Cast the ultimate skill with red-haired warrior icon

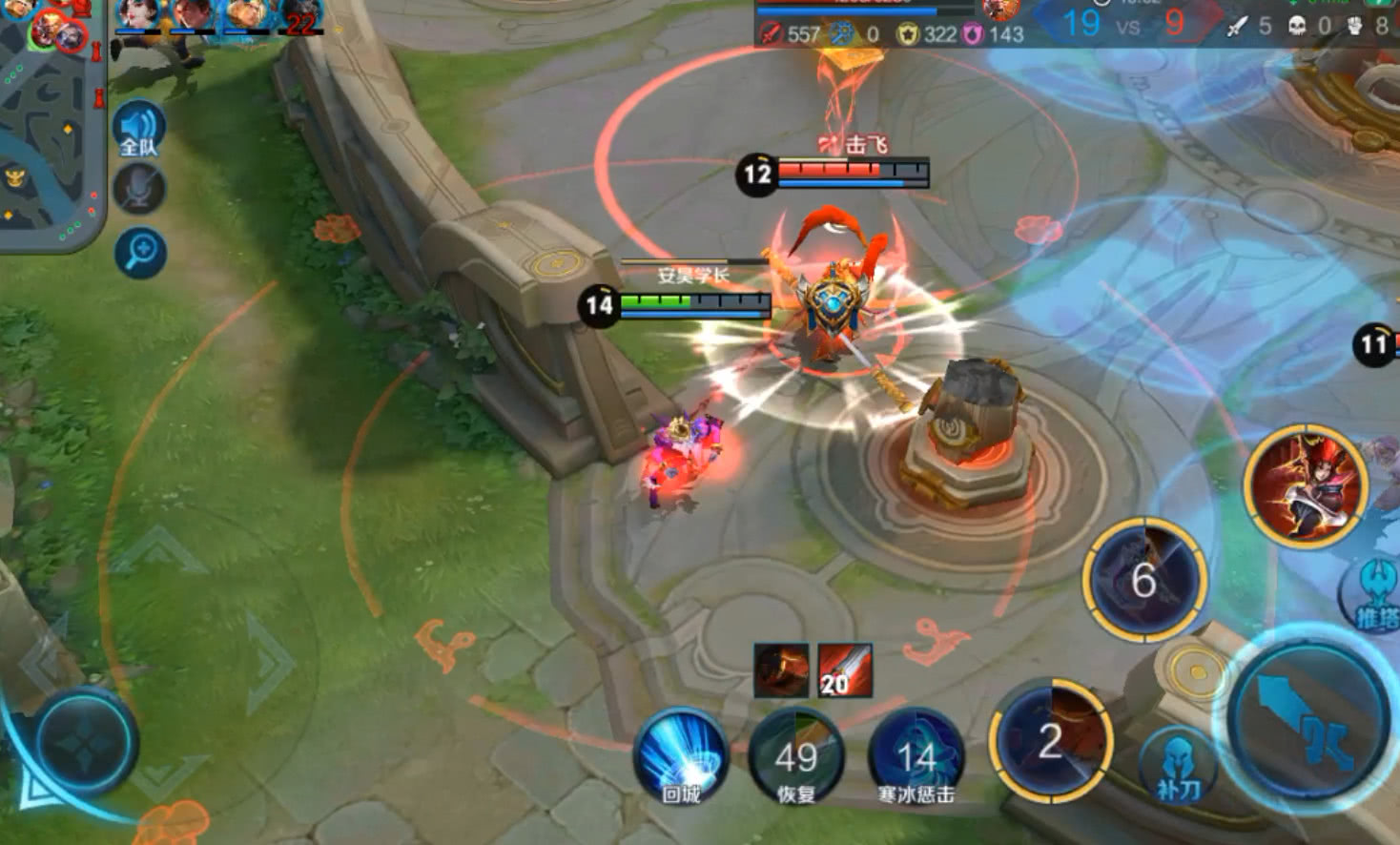[x=1306, y=486]
